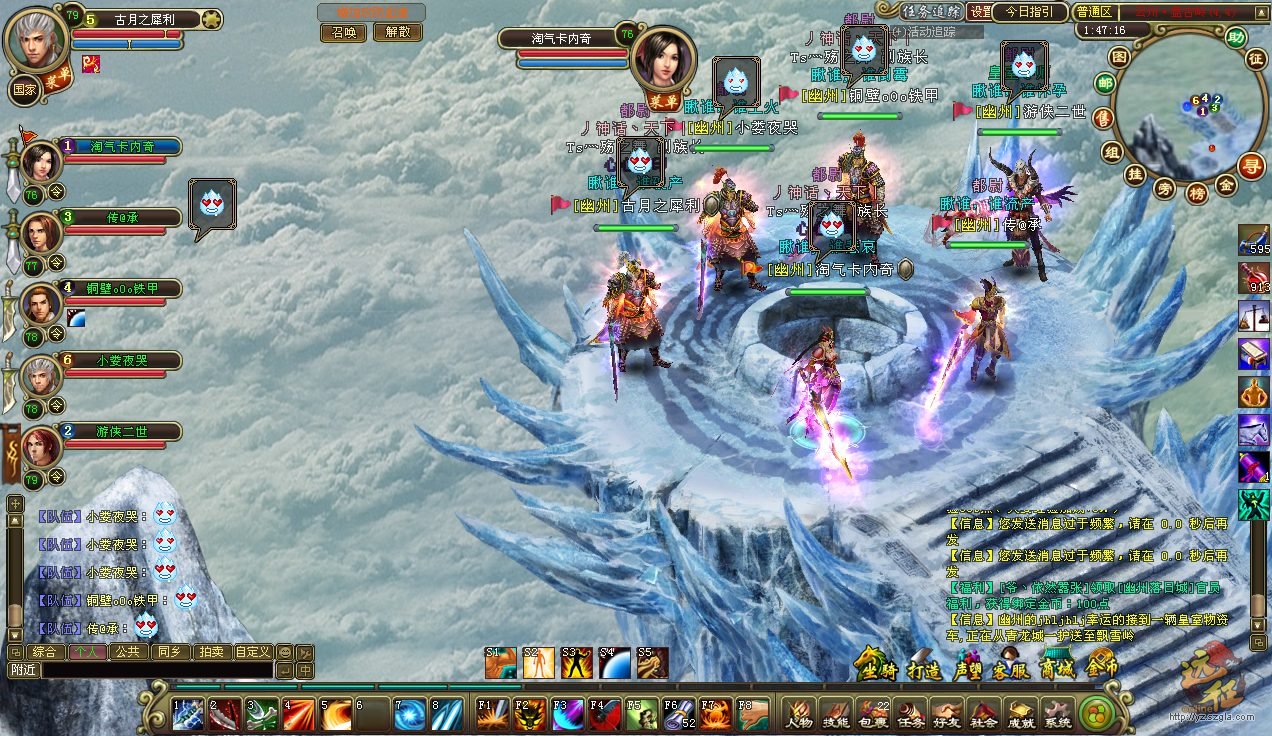The width and height of the screenshot is (1272, 736).
Task: Open the 好友 friends list
Action: 947,711
